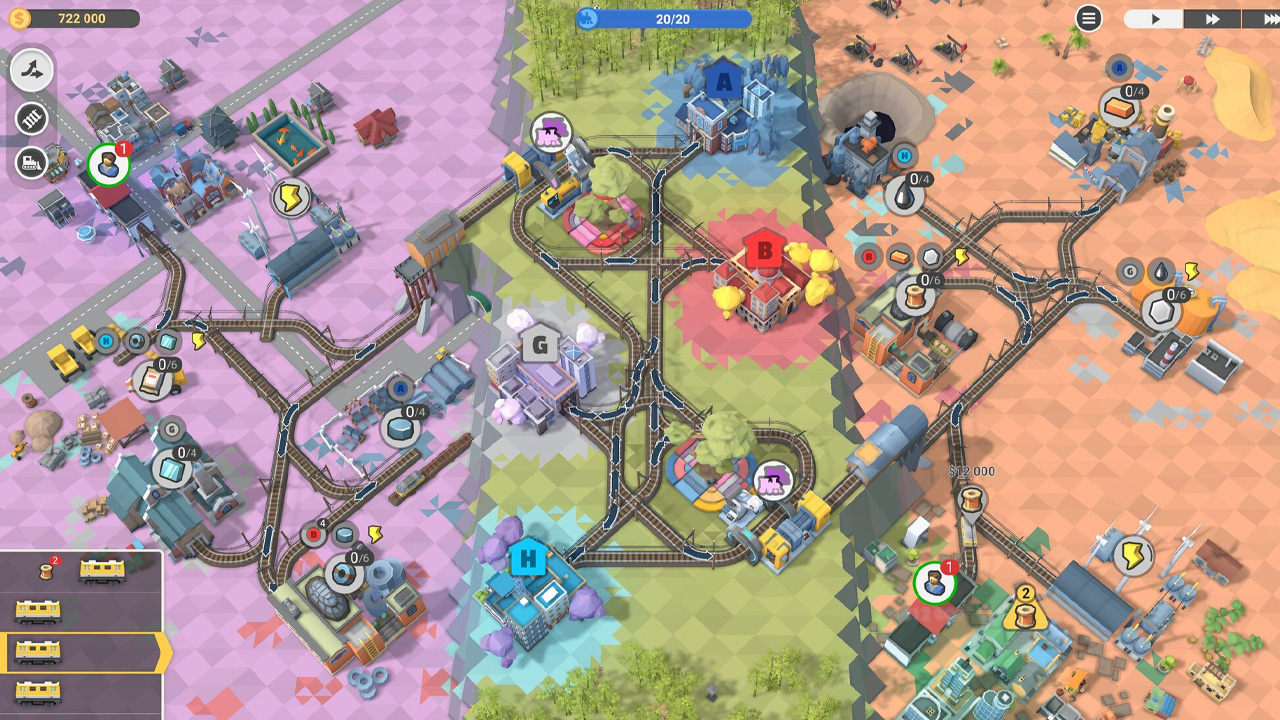Select the red hexagon station B marker

tap(765, 250)
